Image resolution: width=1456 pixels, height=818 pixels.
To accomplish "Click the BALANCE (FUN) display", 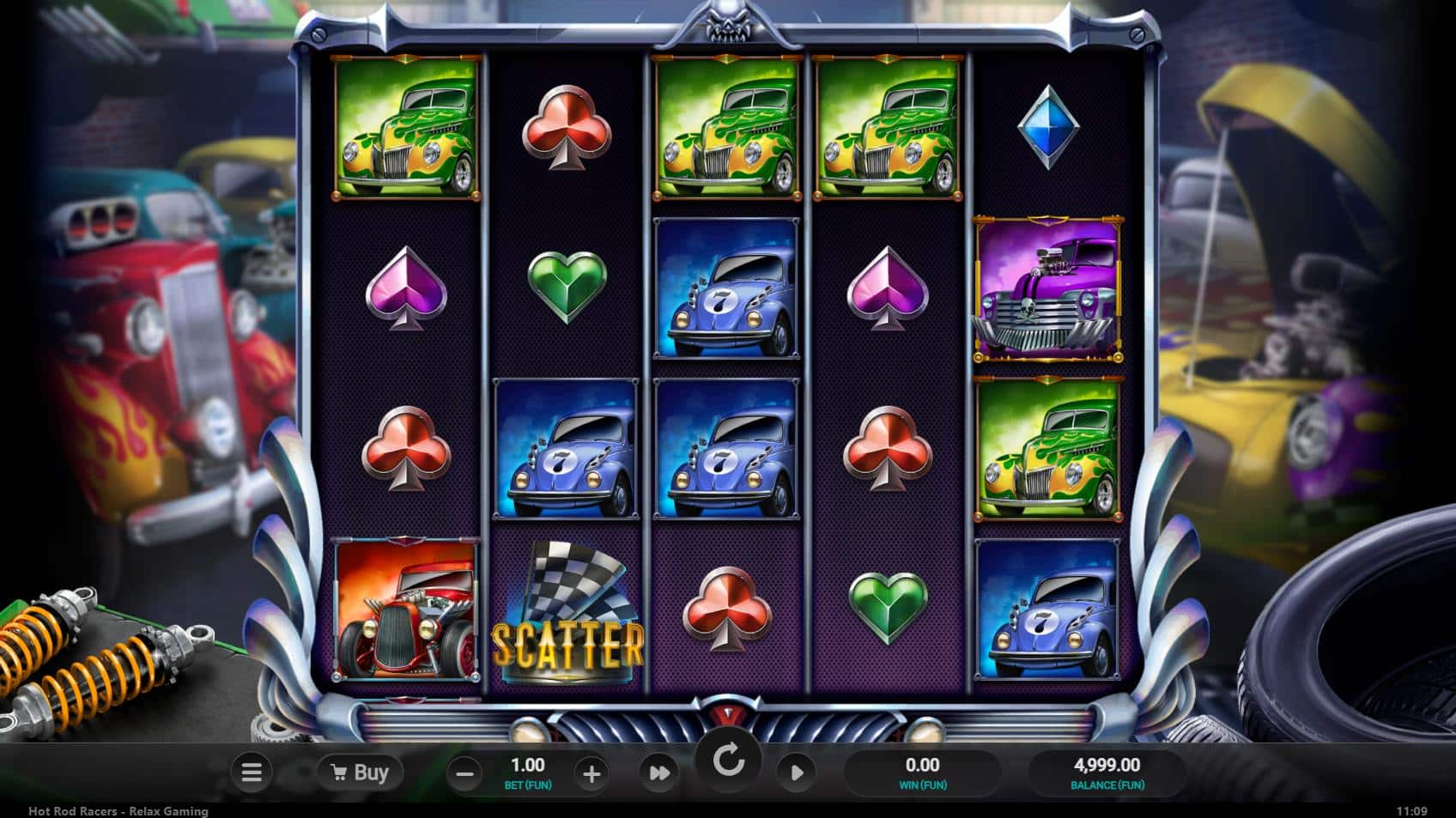I will click(1107, 772).
